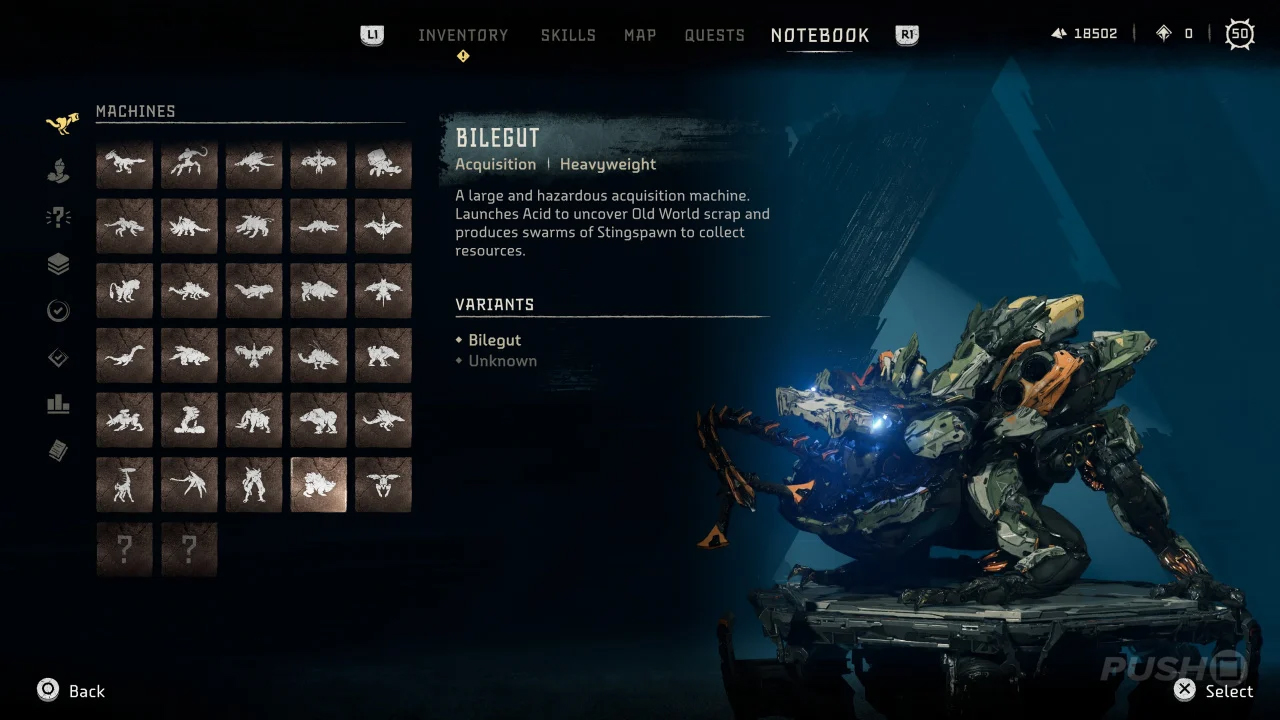Viewport: 1280px width, 720px height.
Task: Open the podium statistics category icon
Action: [x=59, y=405]
